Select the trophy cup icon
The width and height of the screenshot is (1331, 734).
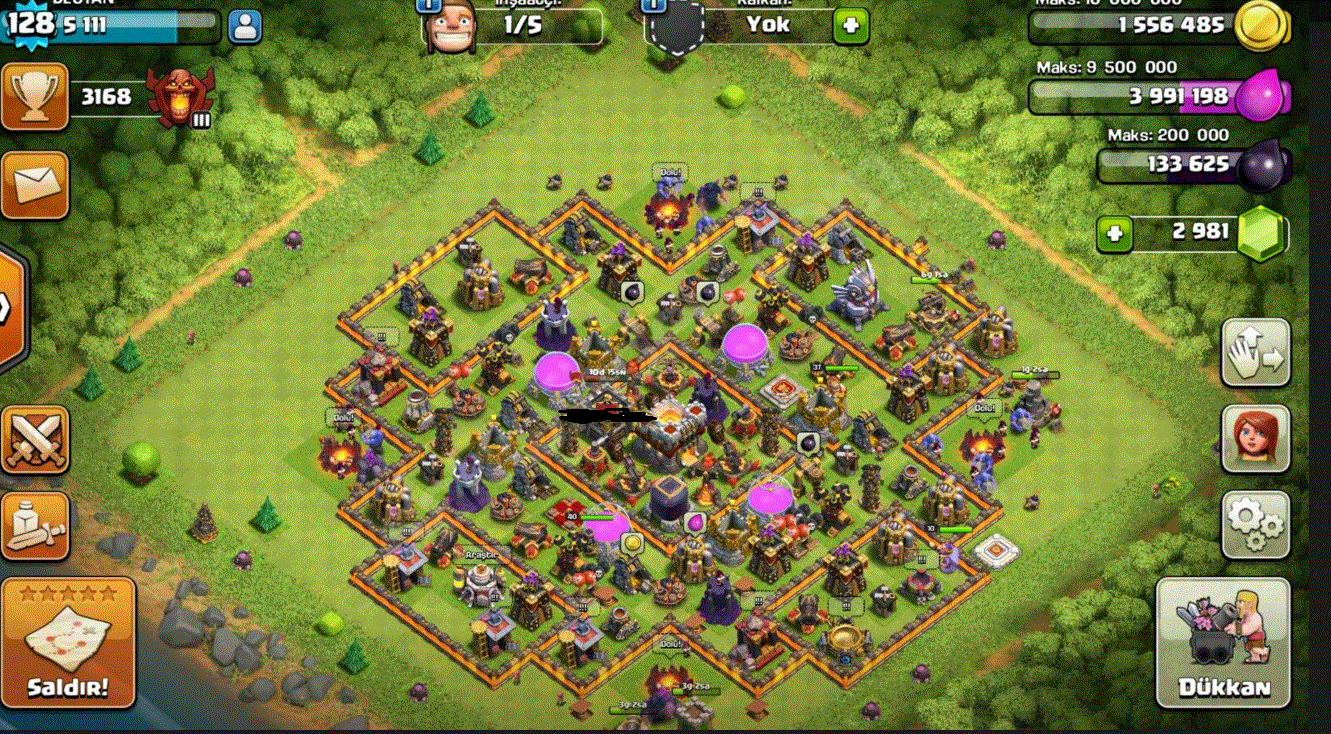point(35,97)
